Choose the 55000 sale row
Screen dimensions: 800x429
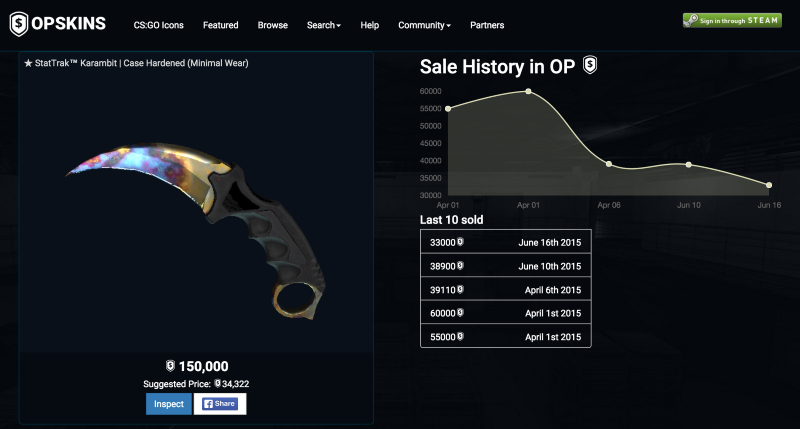pos(505,337)
